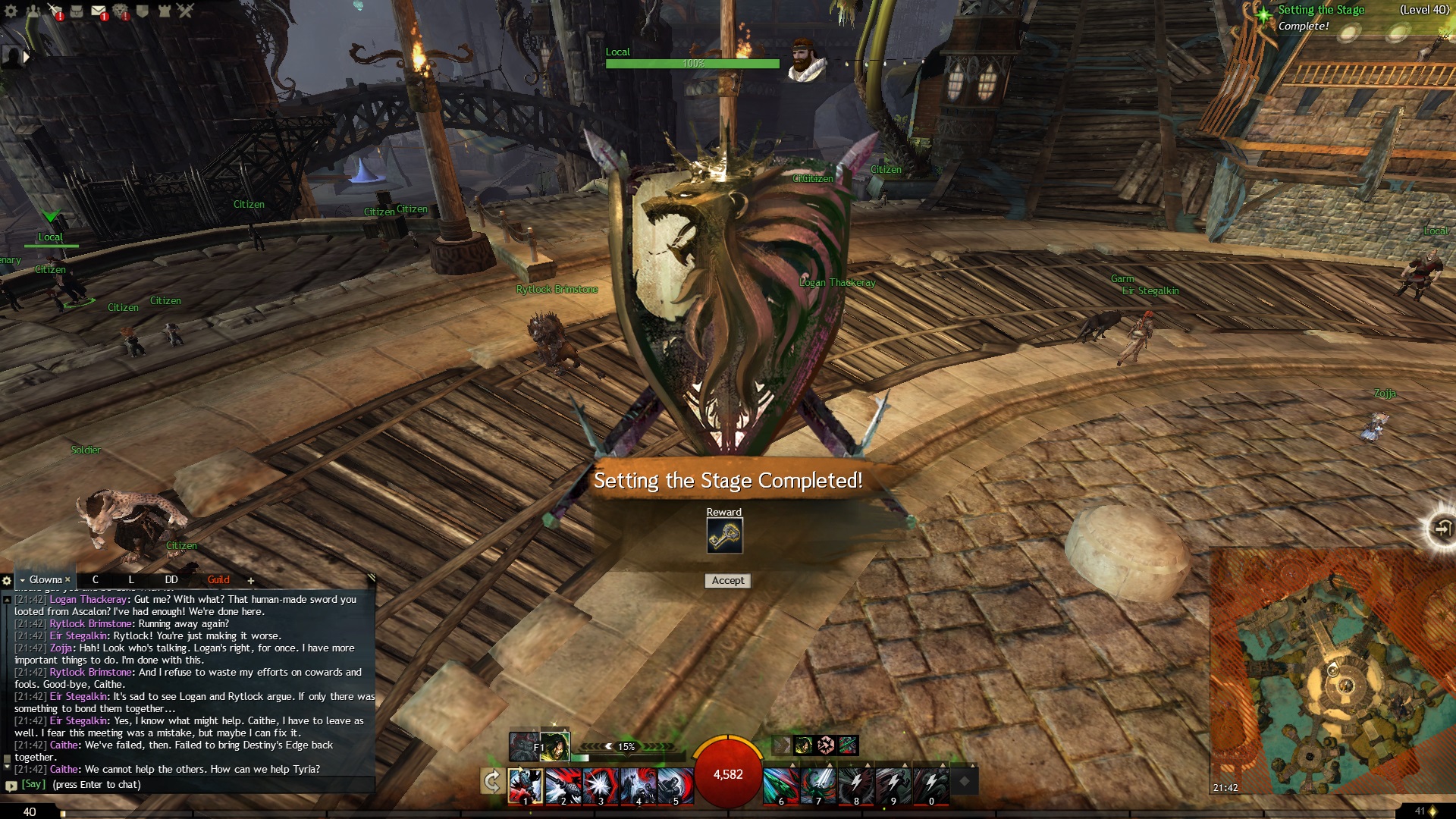Close the Glowna chat tab
This screenshot has height=819, width=1456.
[67, 580]
